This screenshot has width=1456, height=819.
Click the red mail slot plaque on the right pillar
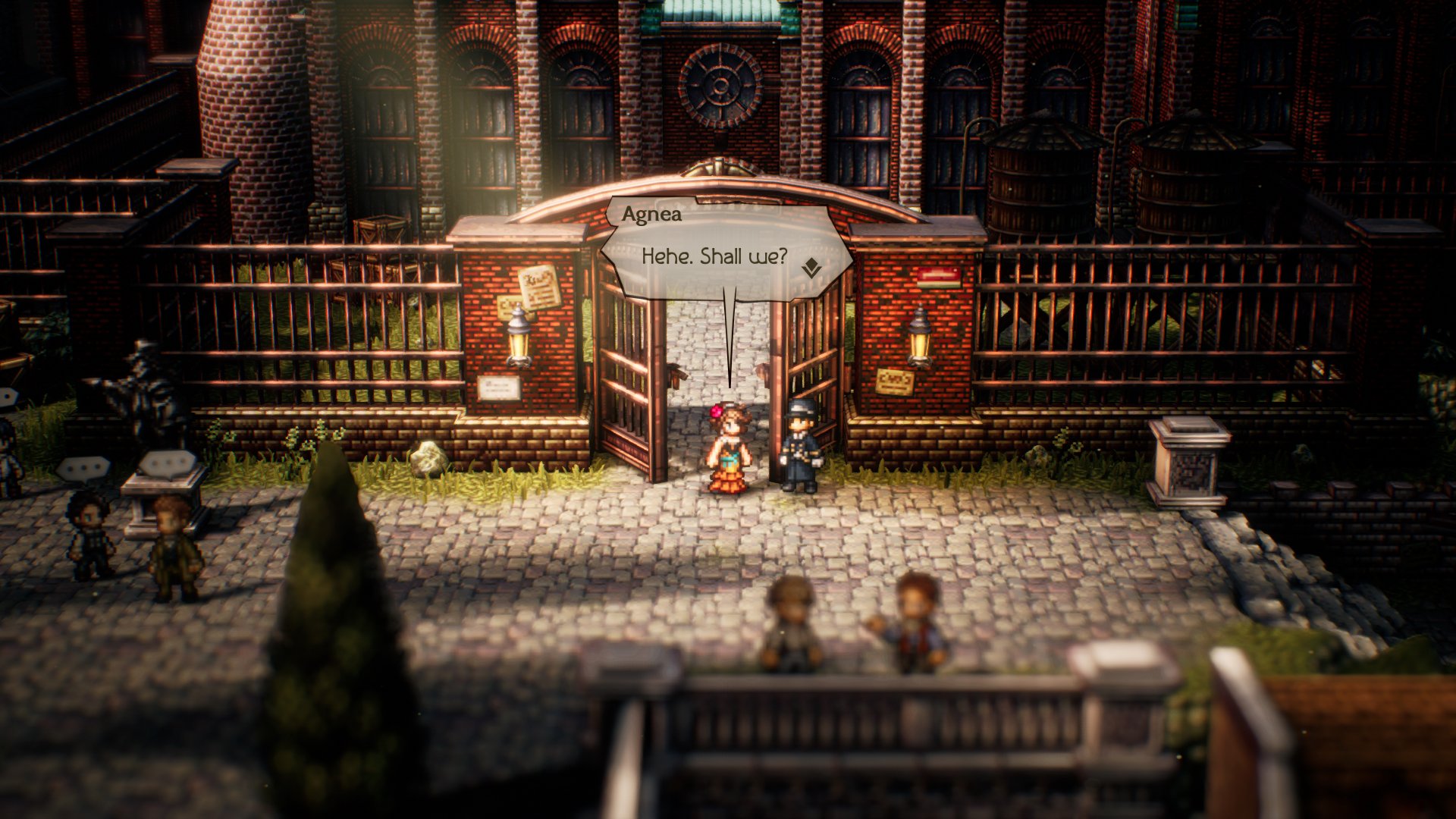pyautogui.click(x=940, y=278)
